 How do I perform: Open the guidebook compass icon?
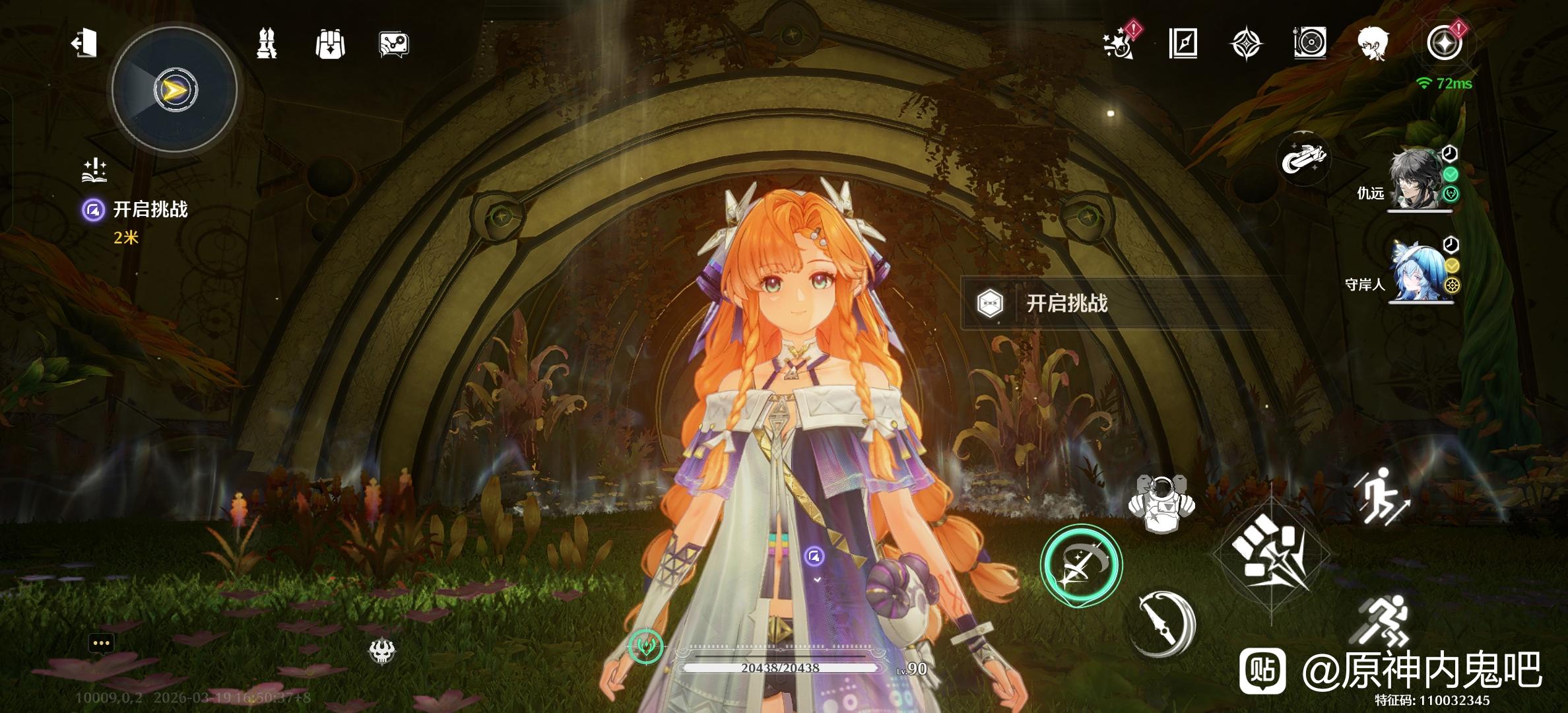1183,44
